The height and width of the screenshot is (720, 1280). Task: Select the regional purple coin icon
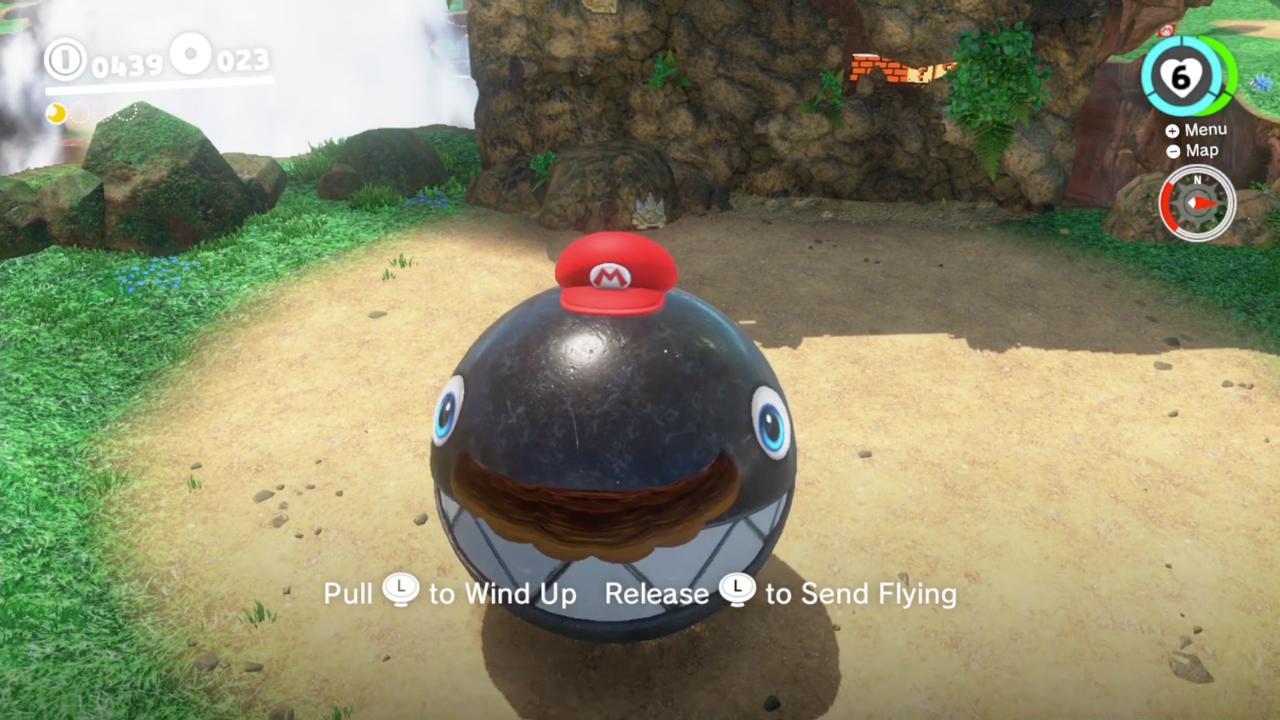tap(191, 56)
